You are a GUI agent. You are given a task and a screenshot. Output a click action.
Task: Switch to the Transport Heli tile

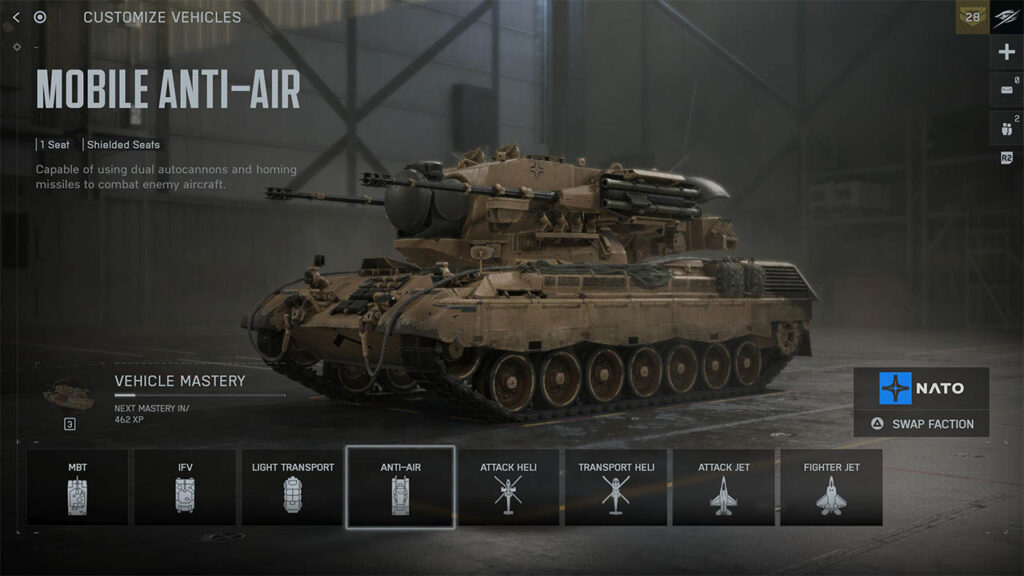click(616, 487)
